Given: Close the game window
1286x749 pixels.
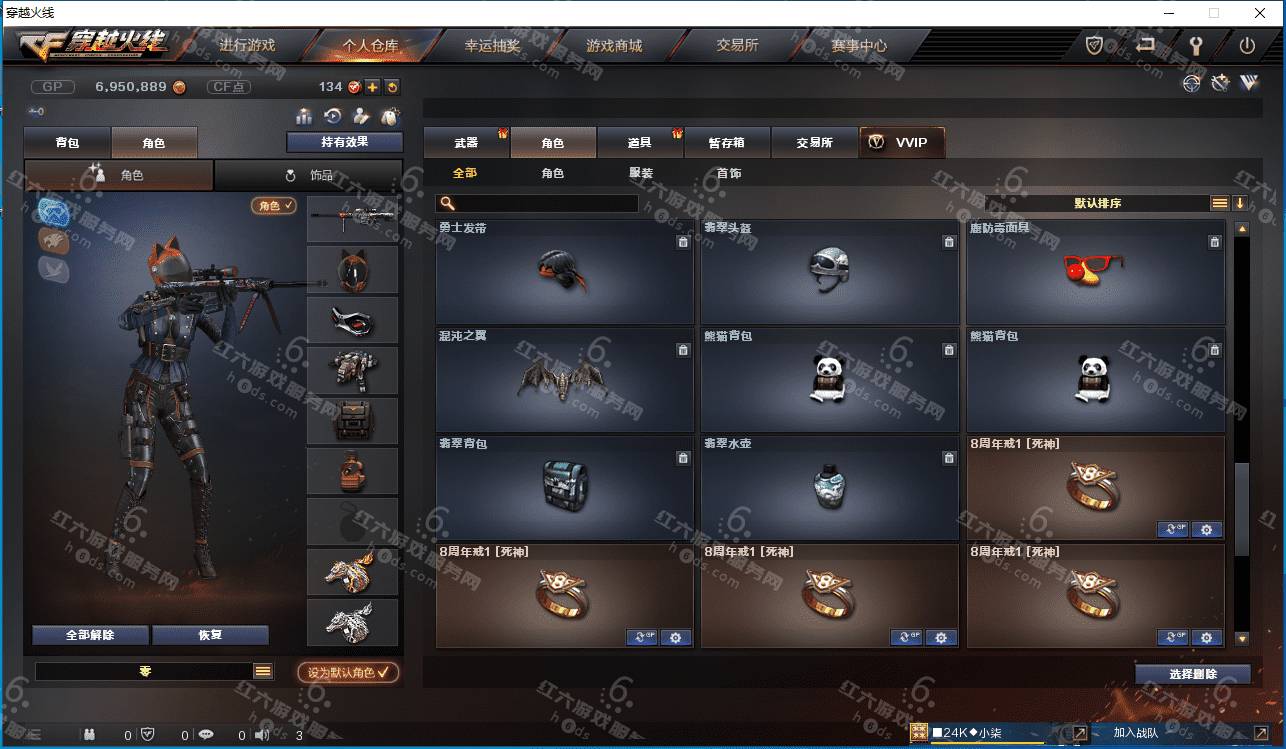Looking at the screenshot, I should click(1259, 14).
